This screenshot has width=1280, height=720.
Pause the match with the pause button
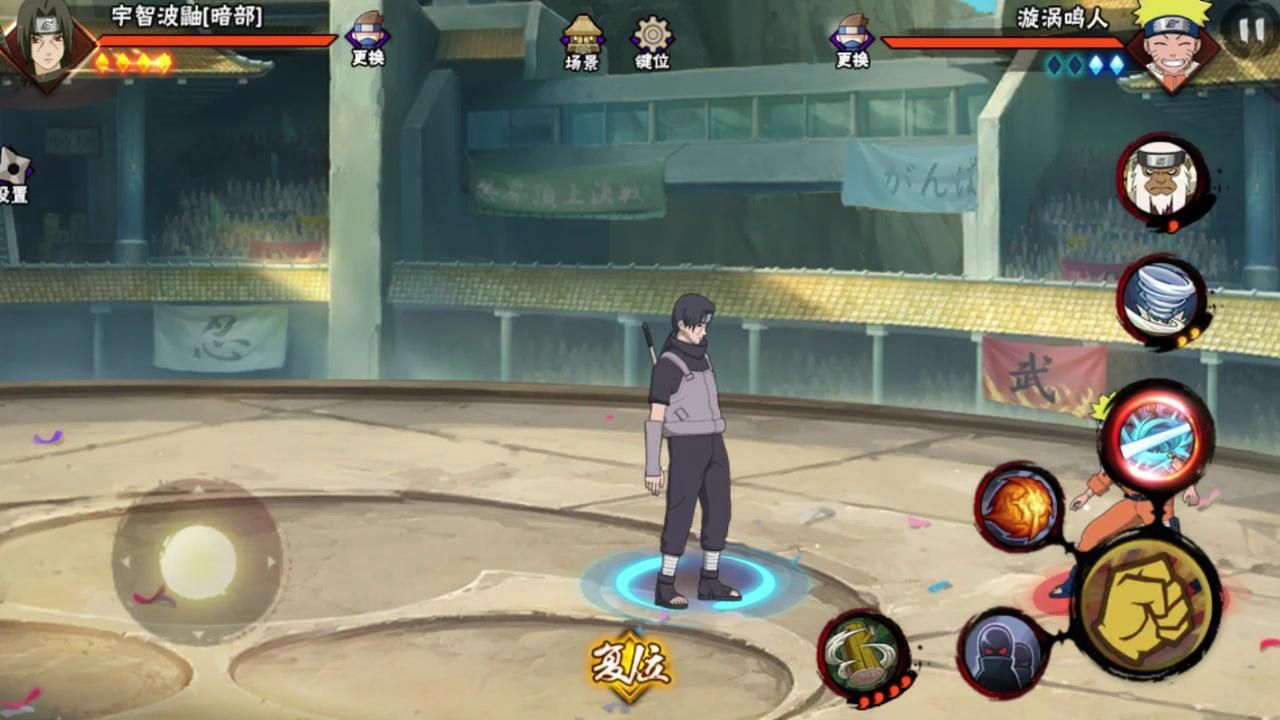1251,30
